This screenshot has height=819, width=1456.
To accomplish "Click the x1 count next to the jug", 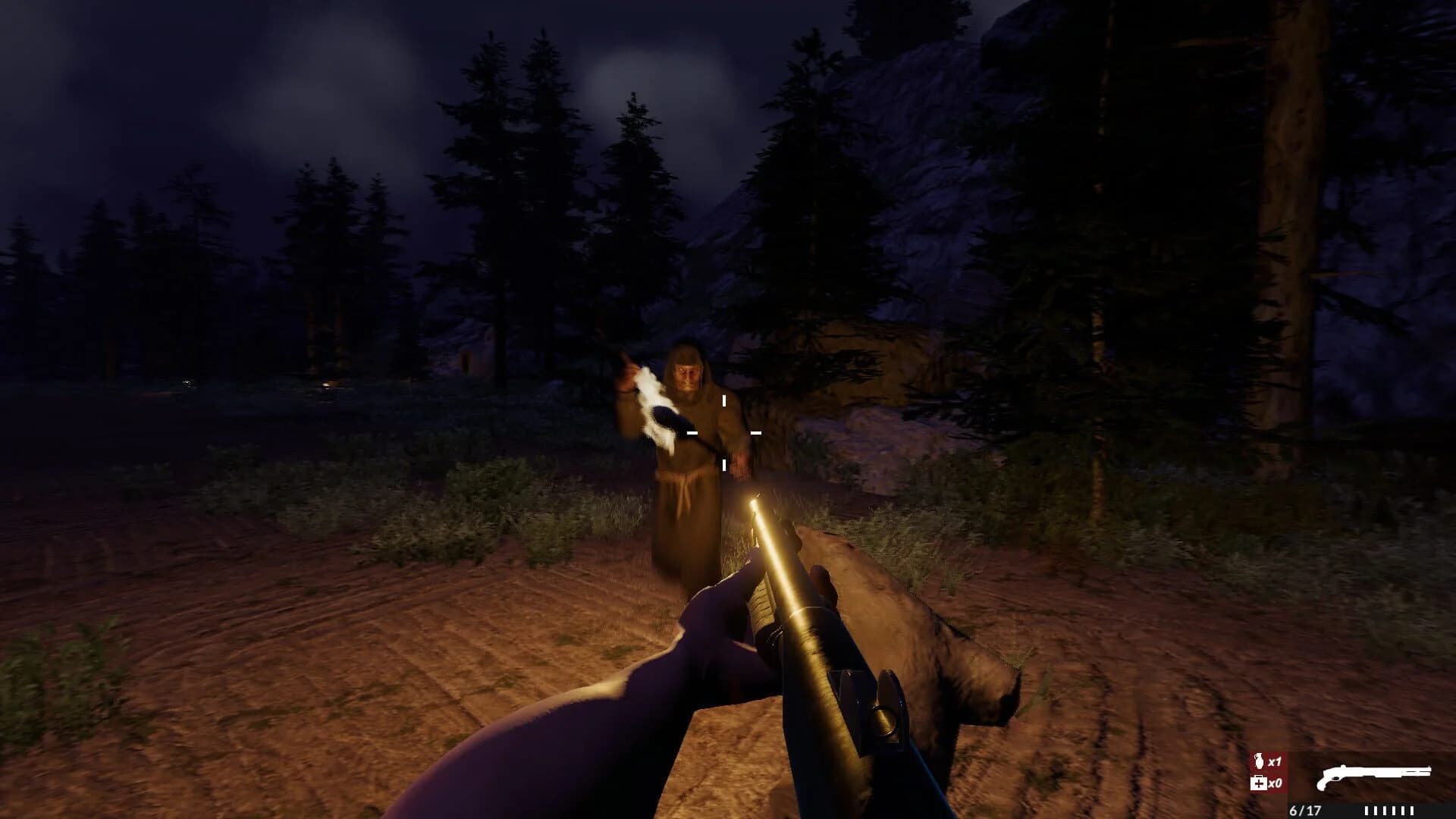I will (1273, 761).
